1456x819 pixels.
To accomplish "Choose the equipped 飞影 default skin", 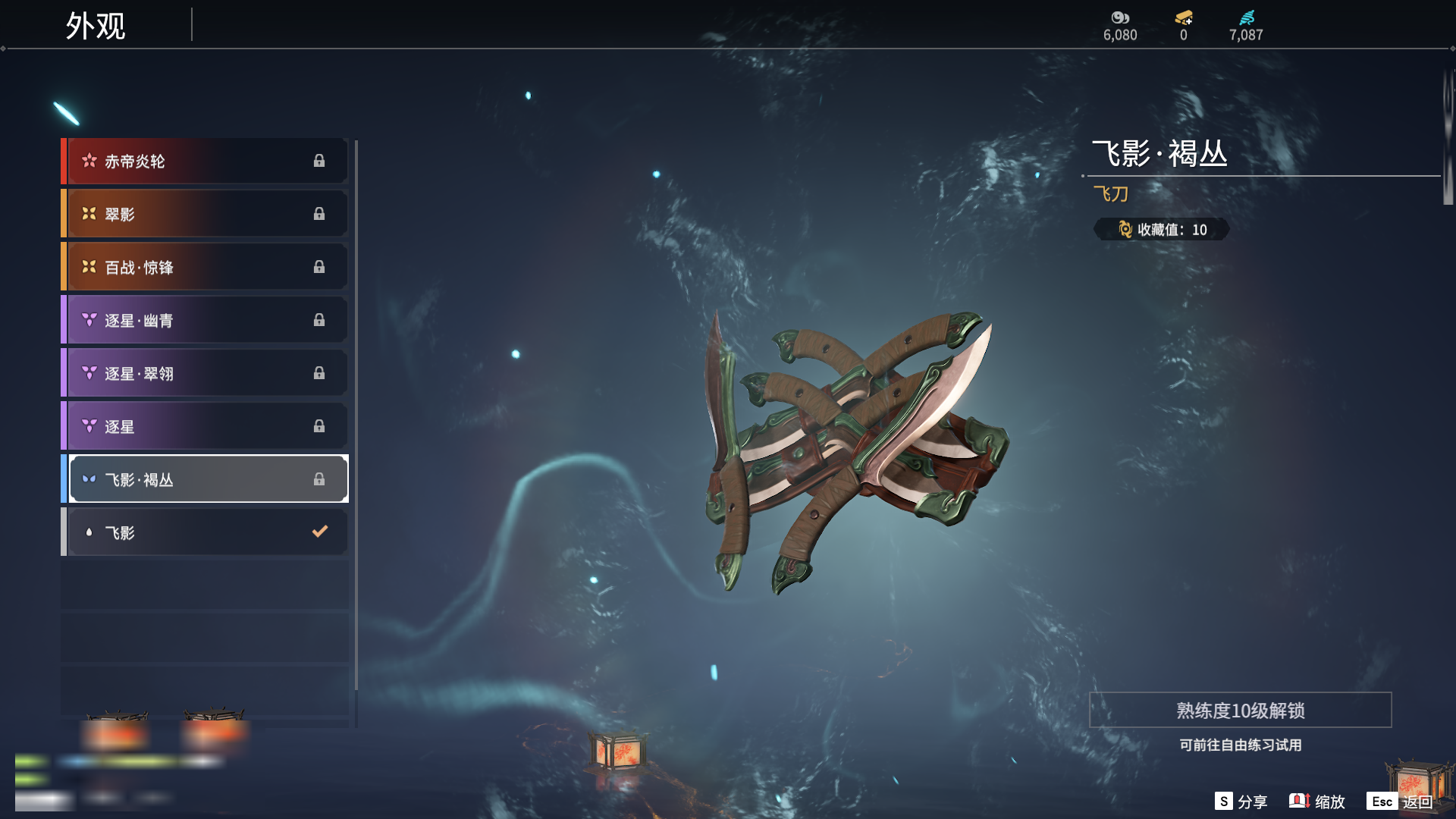I will [205, 532].
